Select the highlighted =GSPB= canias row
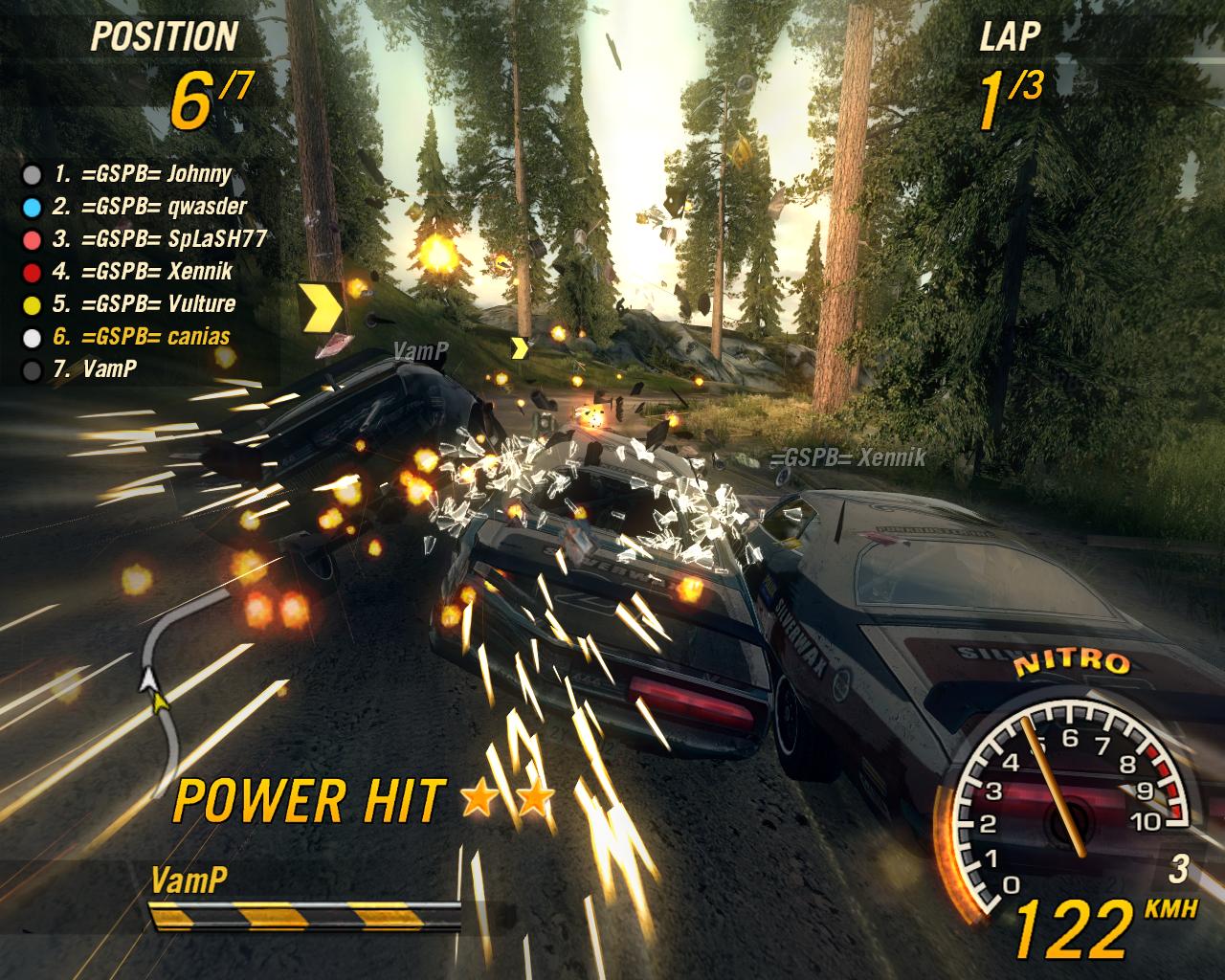1225x980 pixels. coord(142,337)
